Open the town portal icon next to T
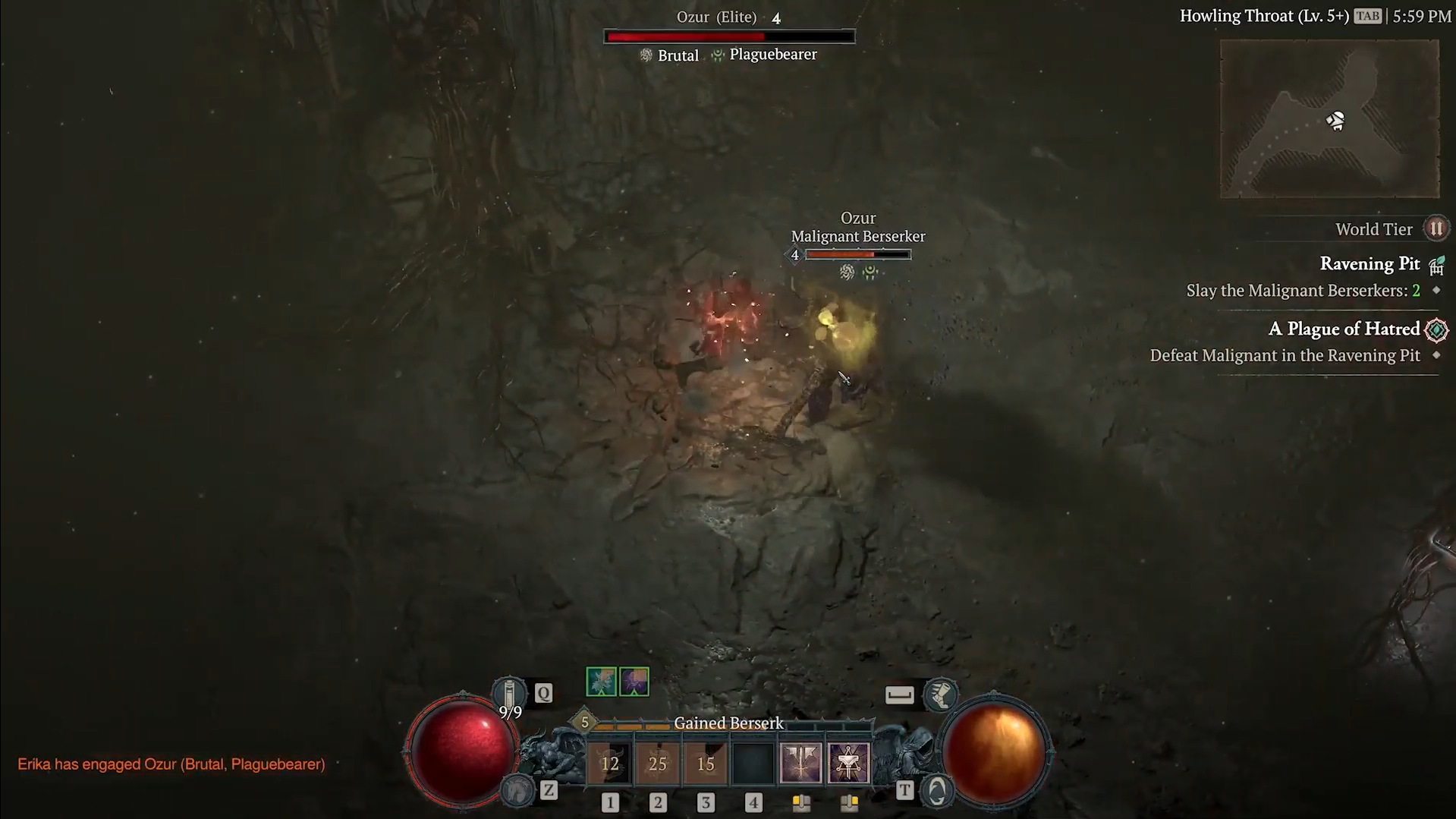 coord(935,790)
